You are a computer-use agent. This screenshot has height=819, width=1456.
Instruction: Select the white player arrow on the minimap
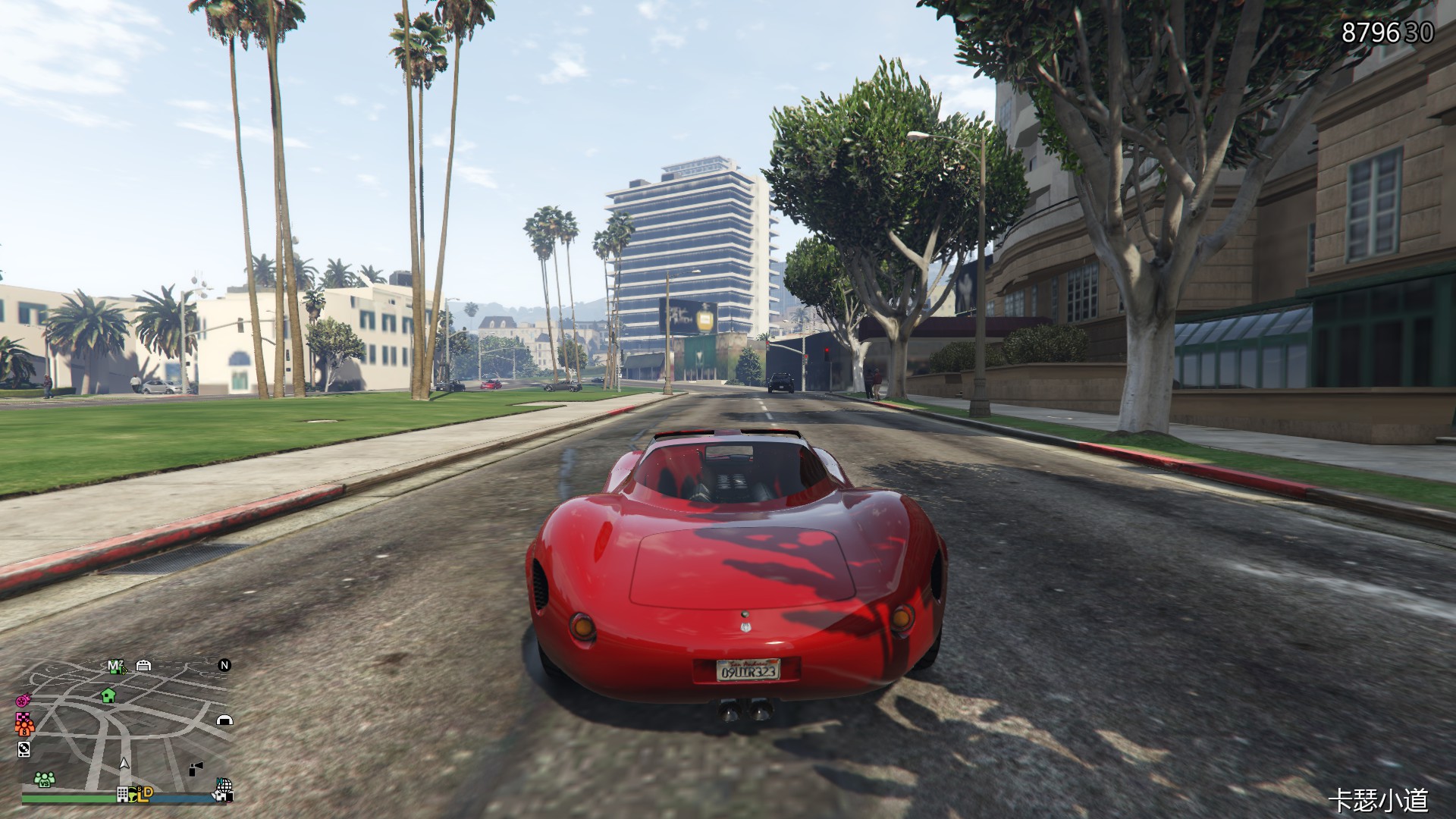point(124,763)
